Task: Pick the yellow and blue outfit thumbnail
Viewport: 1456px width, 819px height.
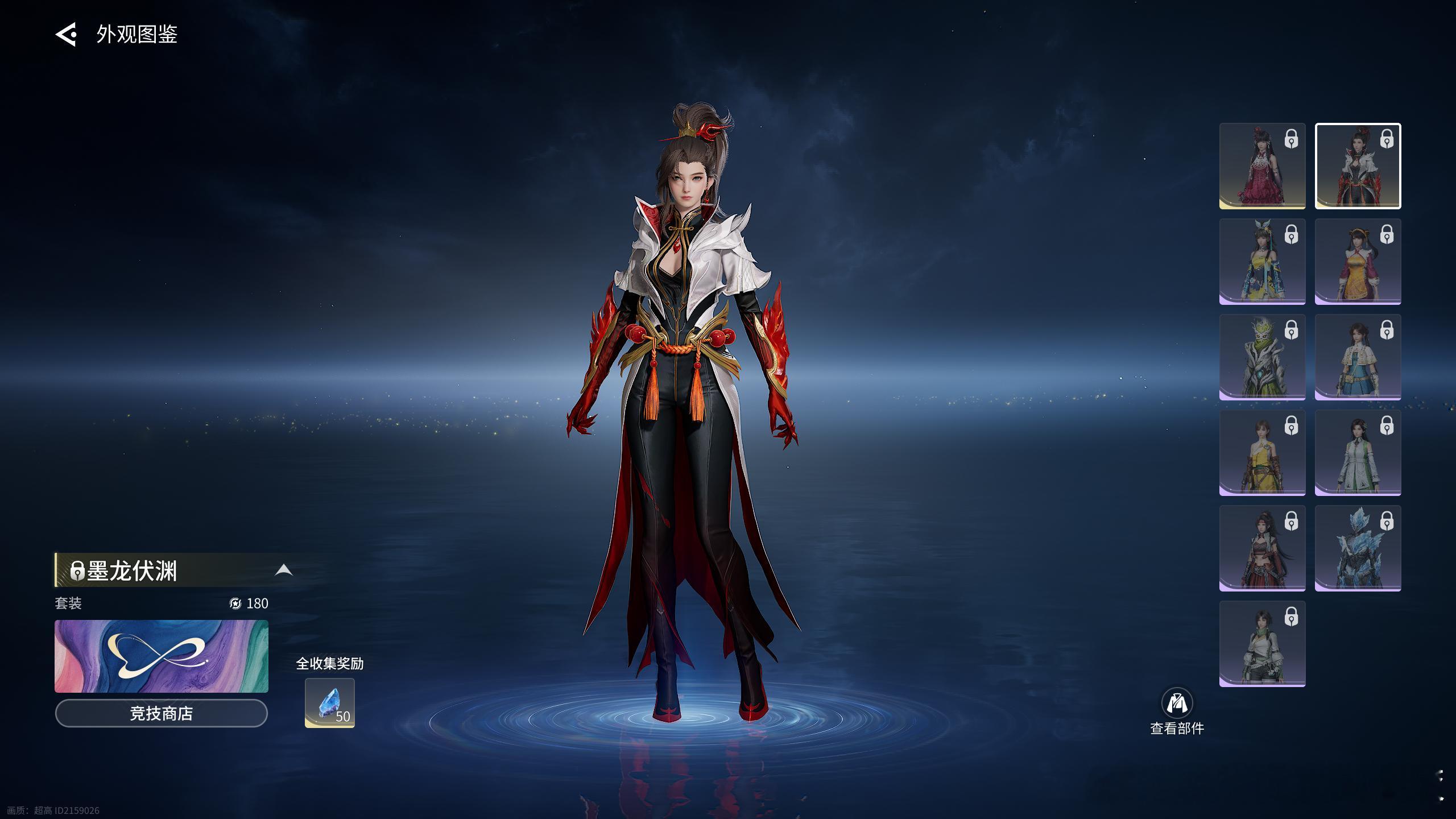Action: 1262,262
